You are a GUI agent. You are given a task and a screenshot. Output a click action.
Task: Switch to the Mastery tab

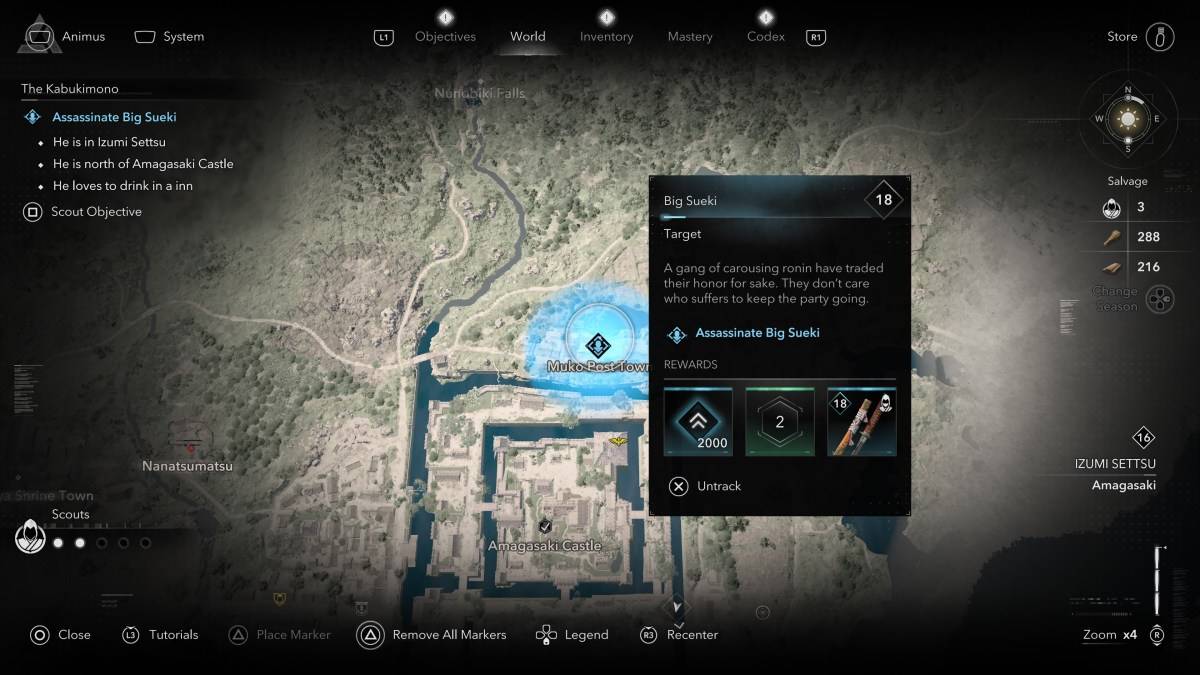click(690, 37)
